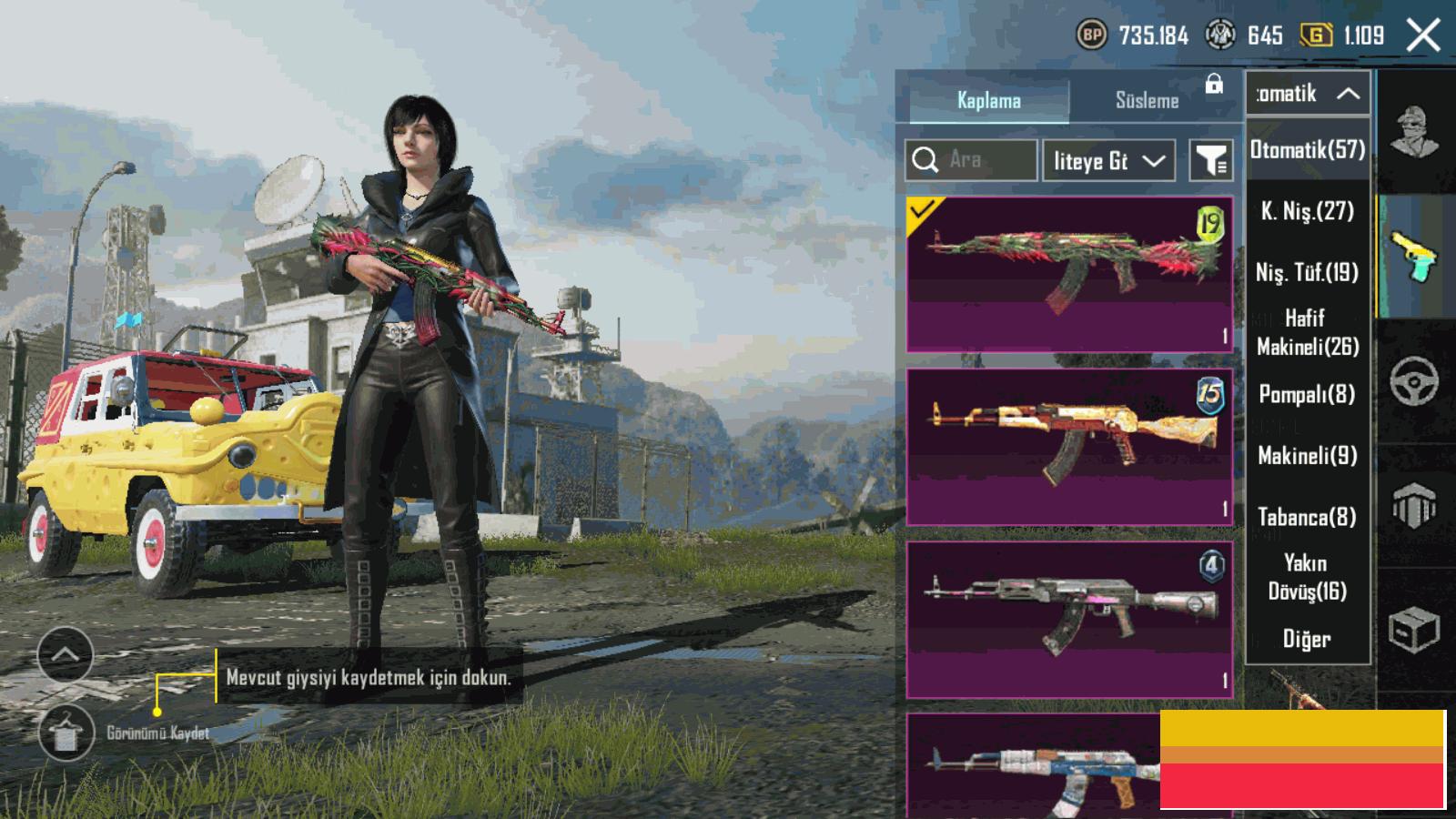Select the Niş. Tüf.(19) category
Viewport: 1456px width, 819px height.
coord(1308,272)
